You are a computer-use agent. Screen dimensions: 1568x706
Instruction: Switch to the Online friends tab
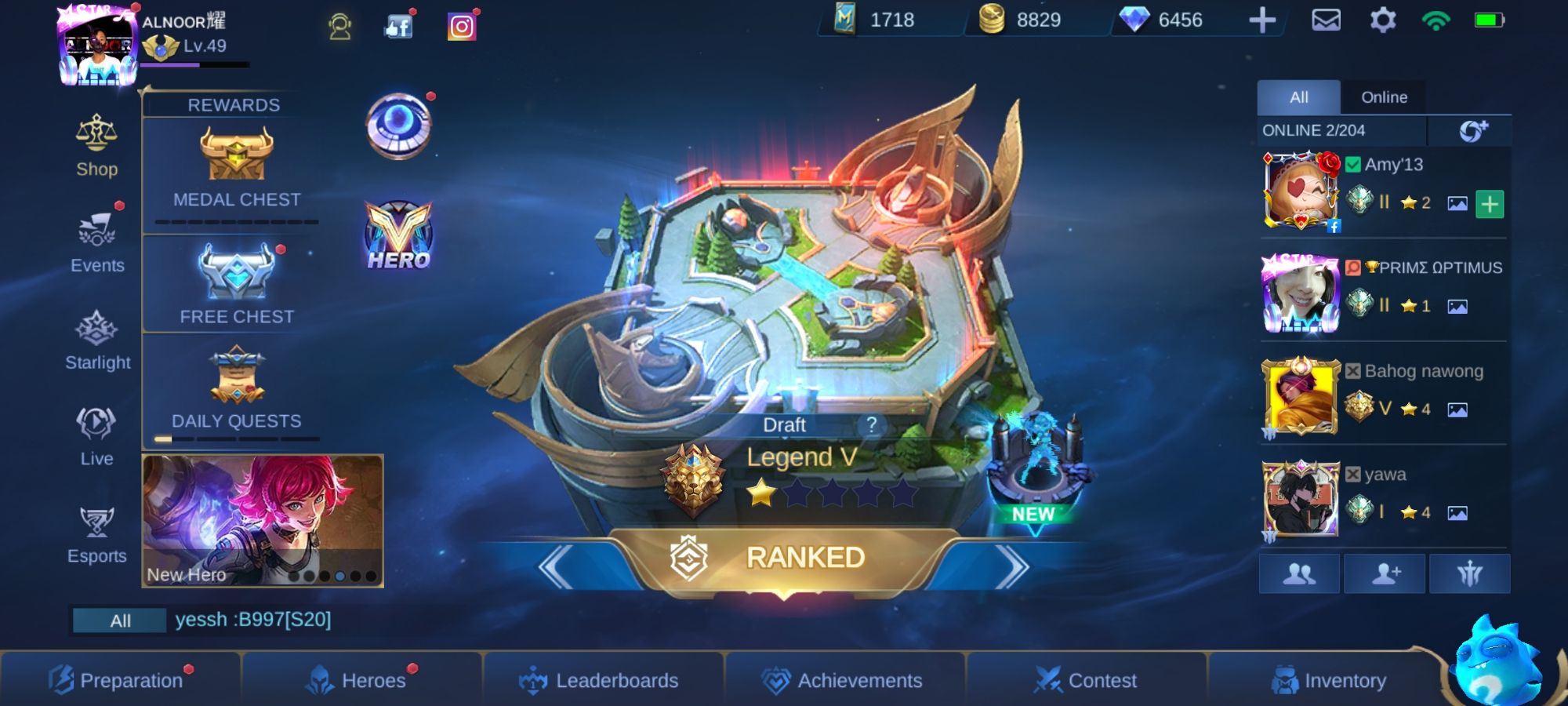click(x=1385, y=96)
